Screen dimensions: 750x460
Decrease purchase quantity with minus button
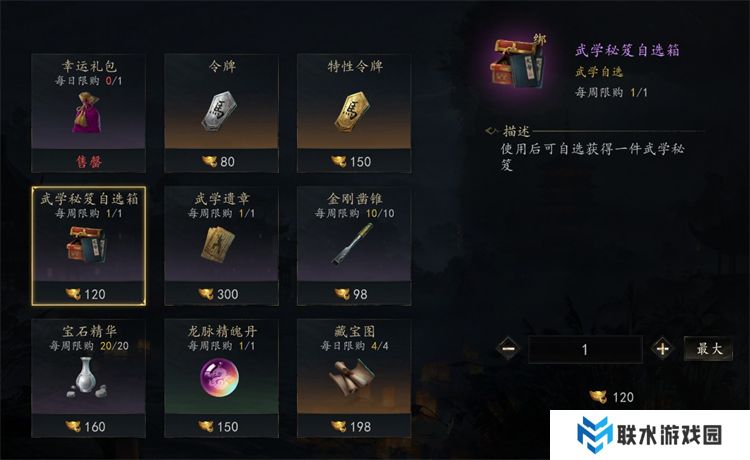coord(508,349)
